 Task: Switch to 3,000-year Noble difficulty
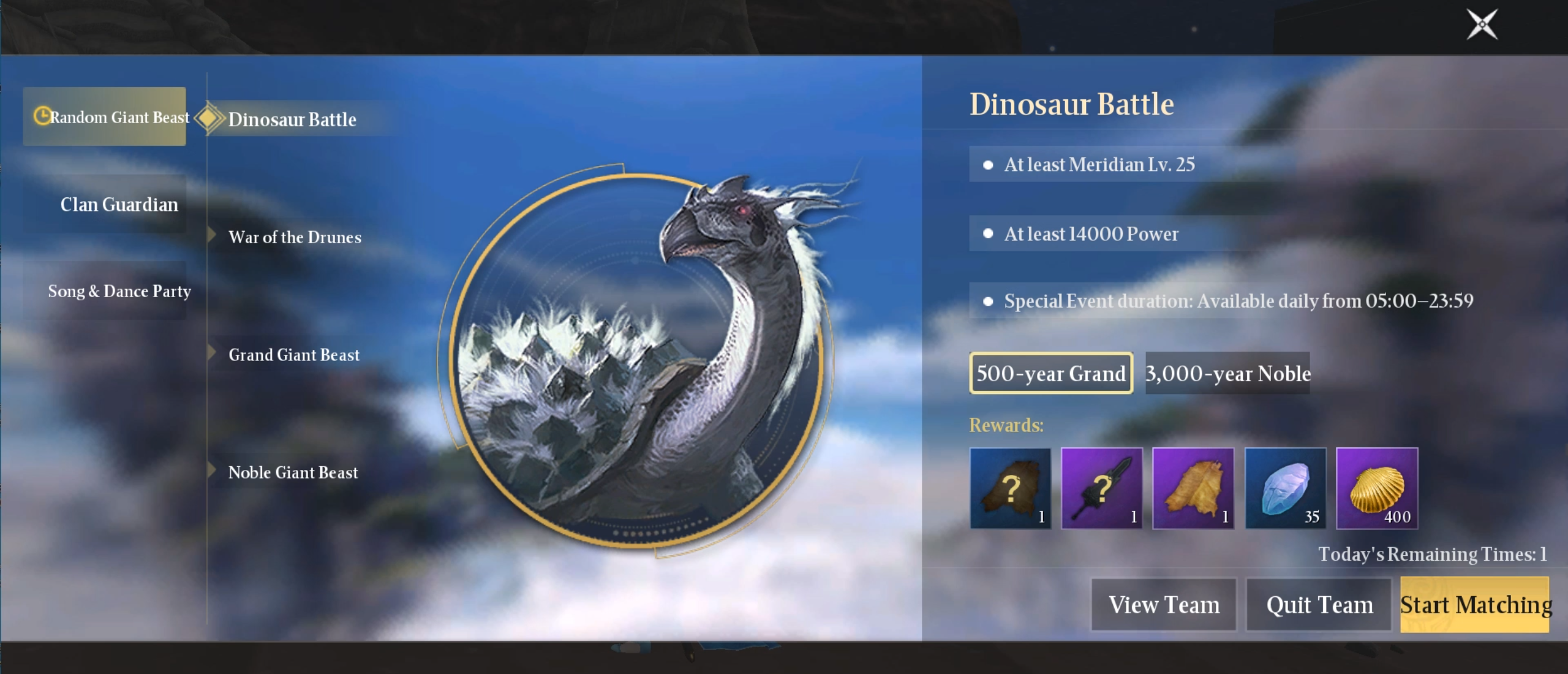(1227, 374)
